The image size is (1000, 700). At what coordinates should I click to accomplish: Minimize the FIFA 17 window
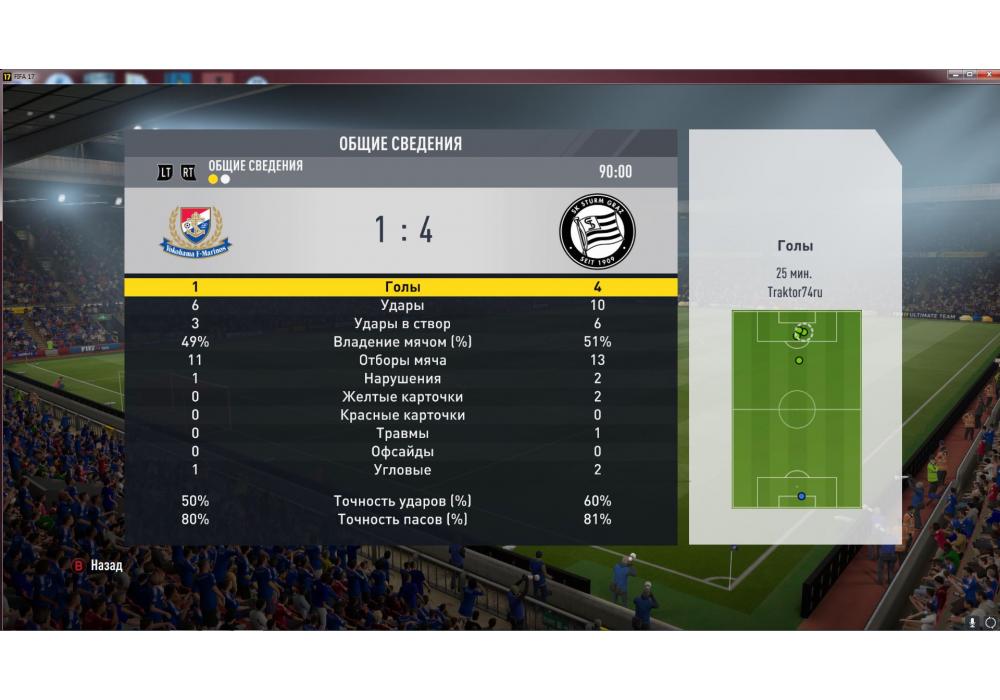953,75
